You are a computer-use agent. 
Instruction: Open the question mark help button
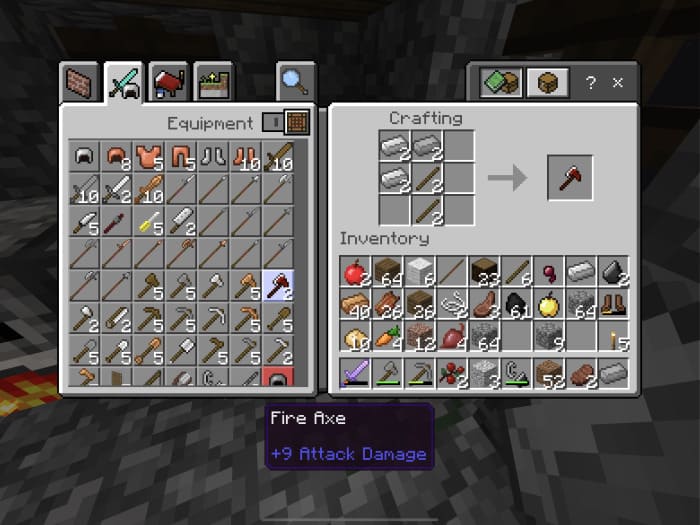click(590, 82)
